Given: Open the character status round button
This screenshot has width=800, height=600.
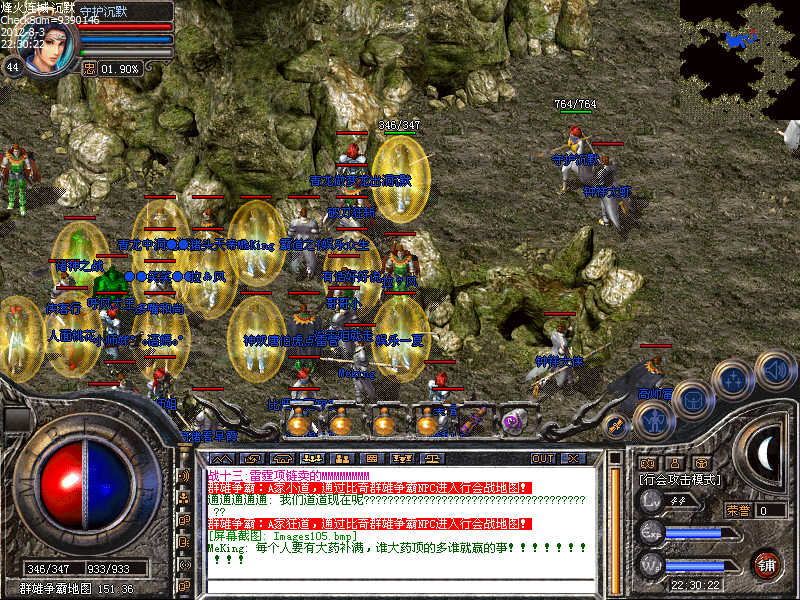Looking at the screenshot, I should [654, 418].
